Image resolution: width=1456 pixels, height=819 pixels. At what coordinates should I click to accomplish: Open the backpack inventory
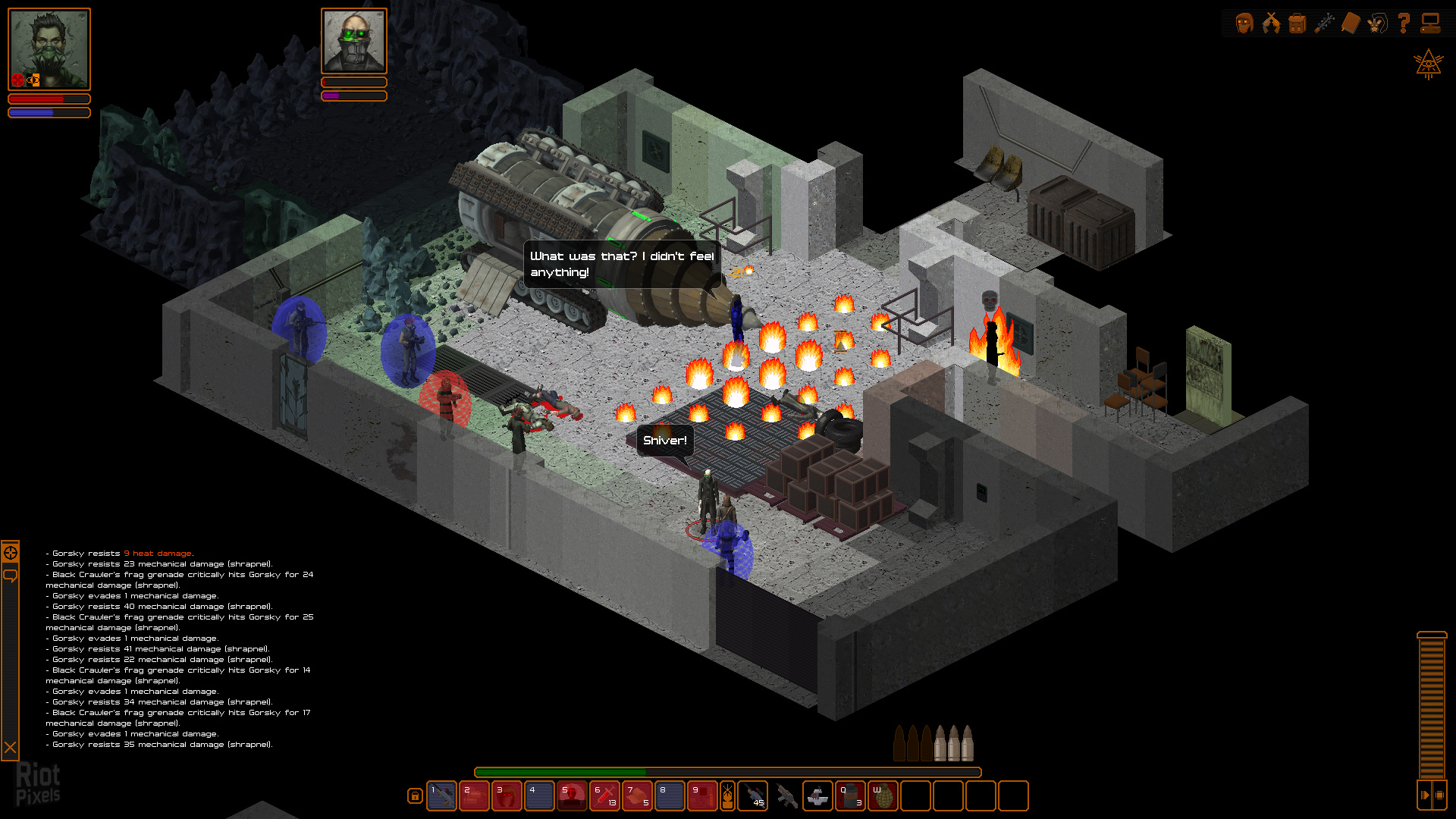click(1298, 22)
